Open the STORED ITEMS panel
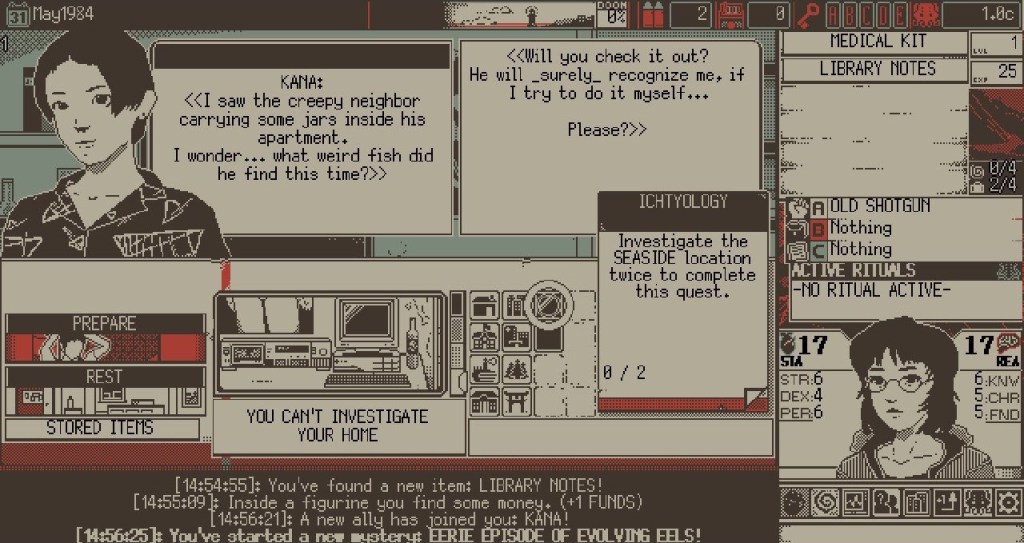 tap(101, 428)
